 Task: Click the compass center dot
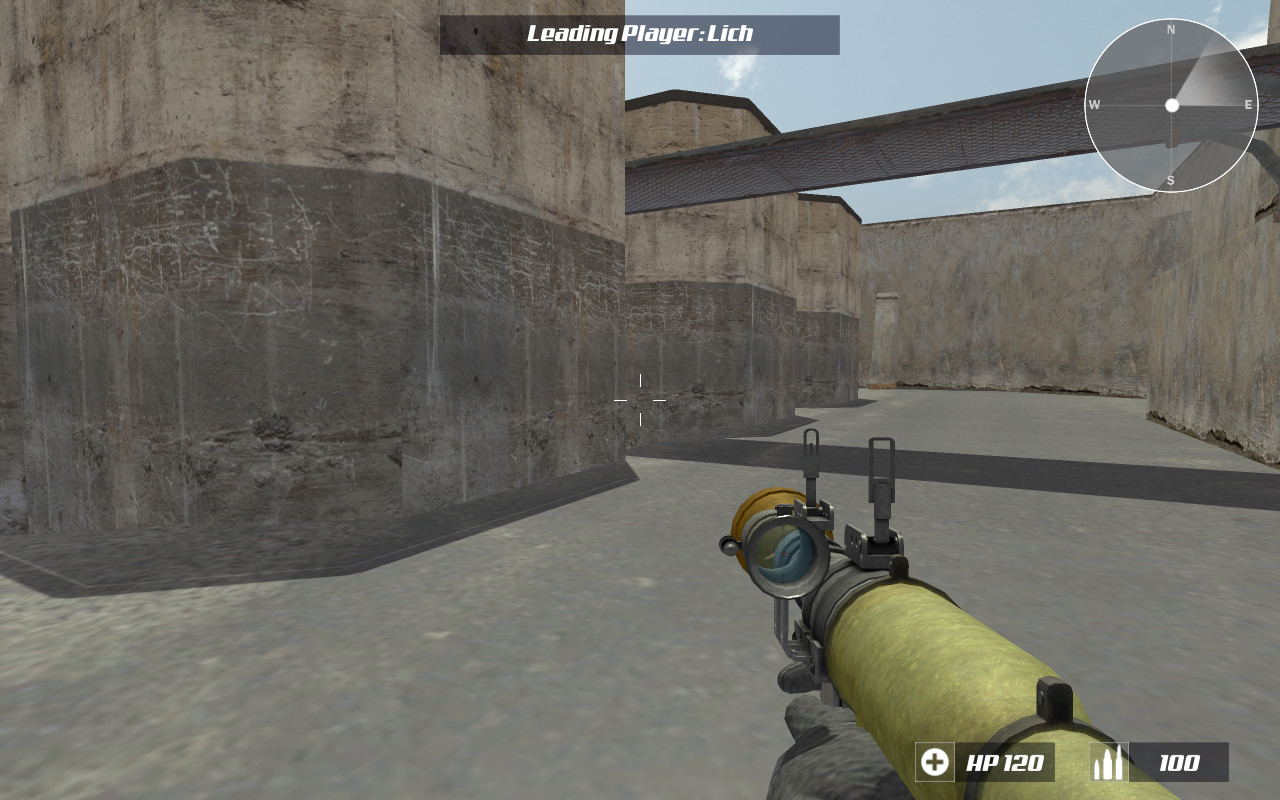(1170, 104)
